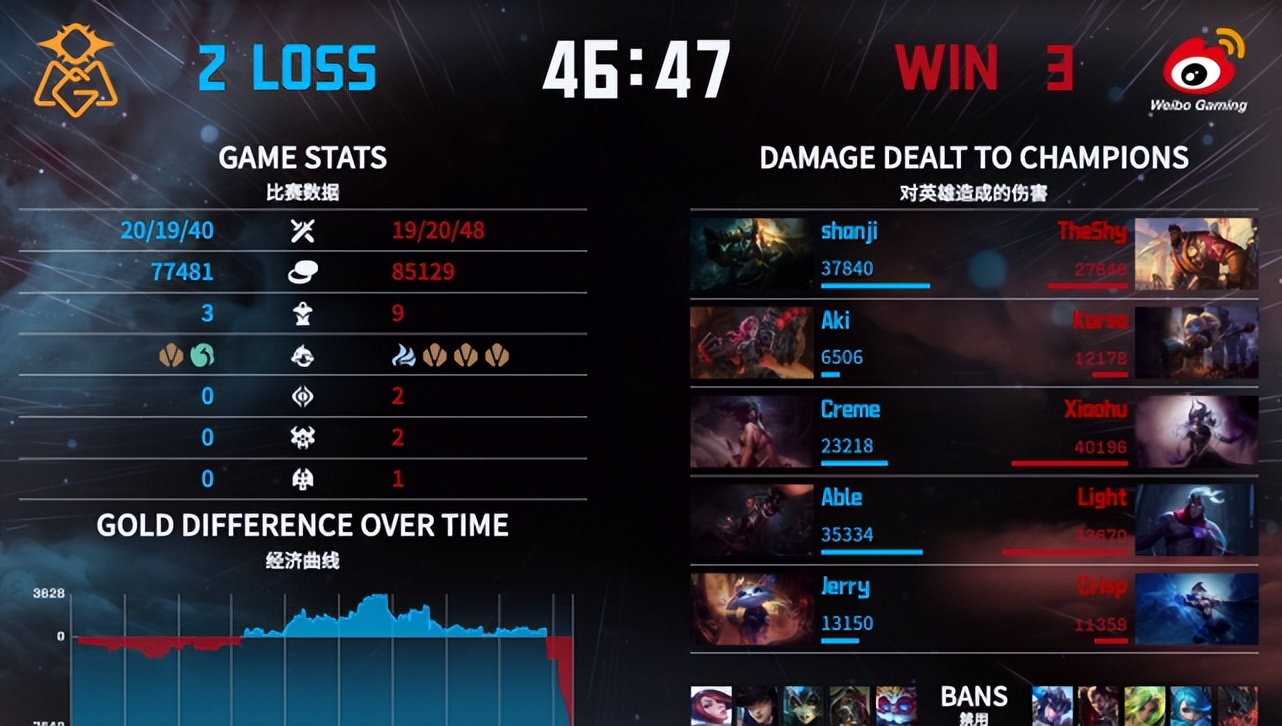Click the green-haired champion ban icon
The height and width of the screenshot is (726, 1282).
pos(1145,706)
